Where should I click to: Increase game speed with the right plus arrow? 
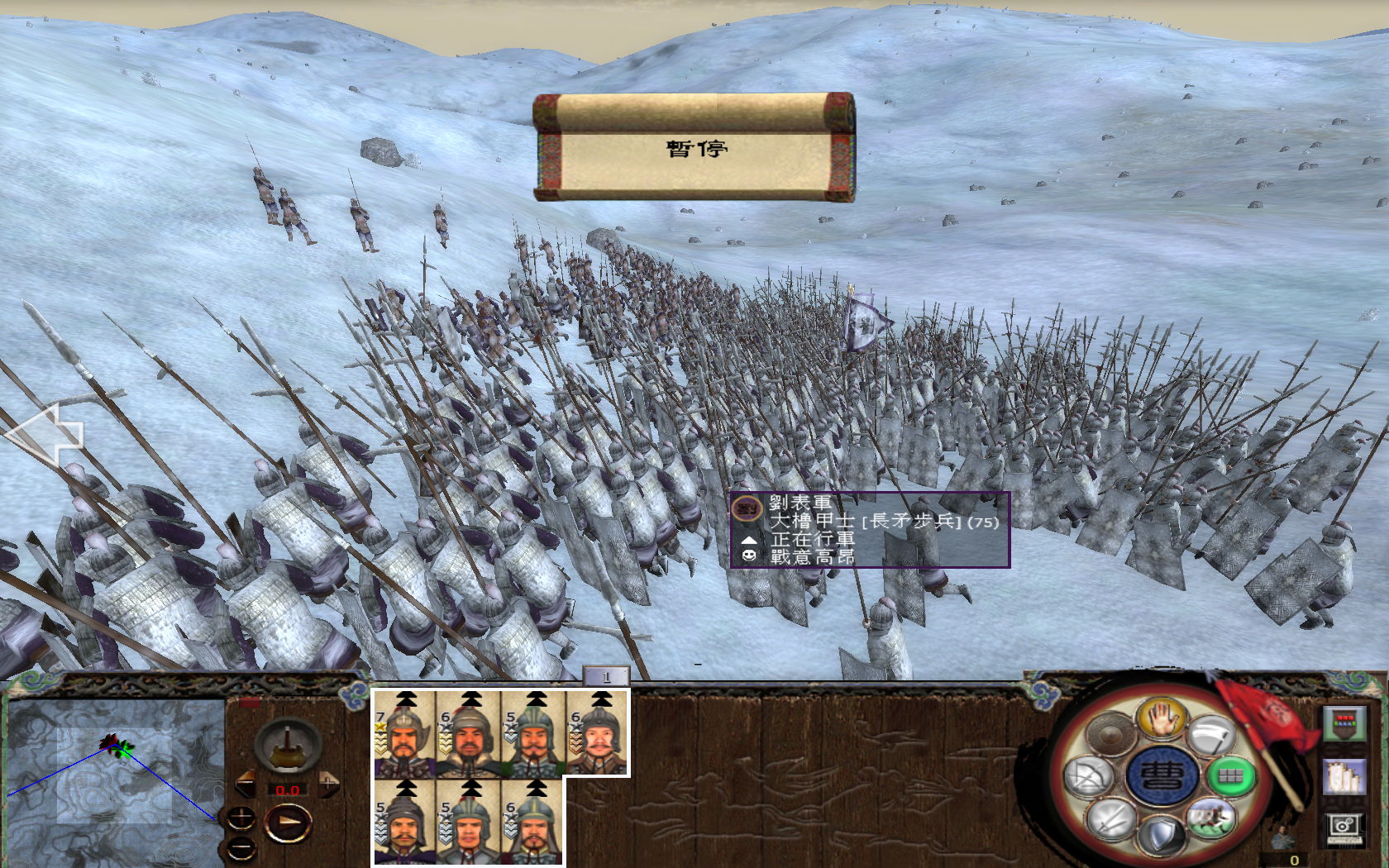point(329,782)
